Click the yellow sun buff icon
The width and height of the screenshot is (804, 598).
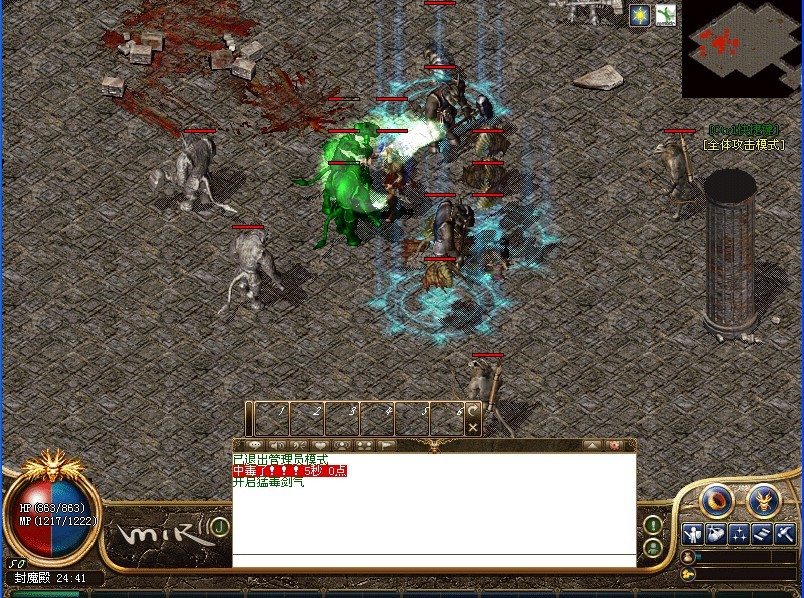point(640,15)
